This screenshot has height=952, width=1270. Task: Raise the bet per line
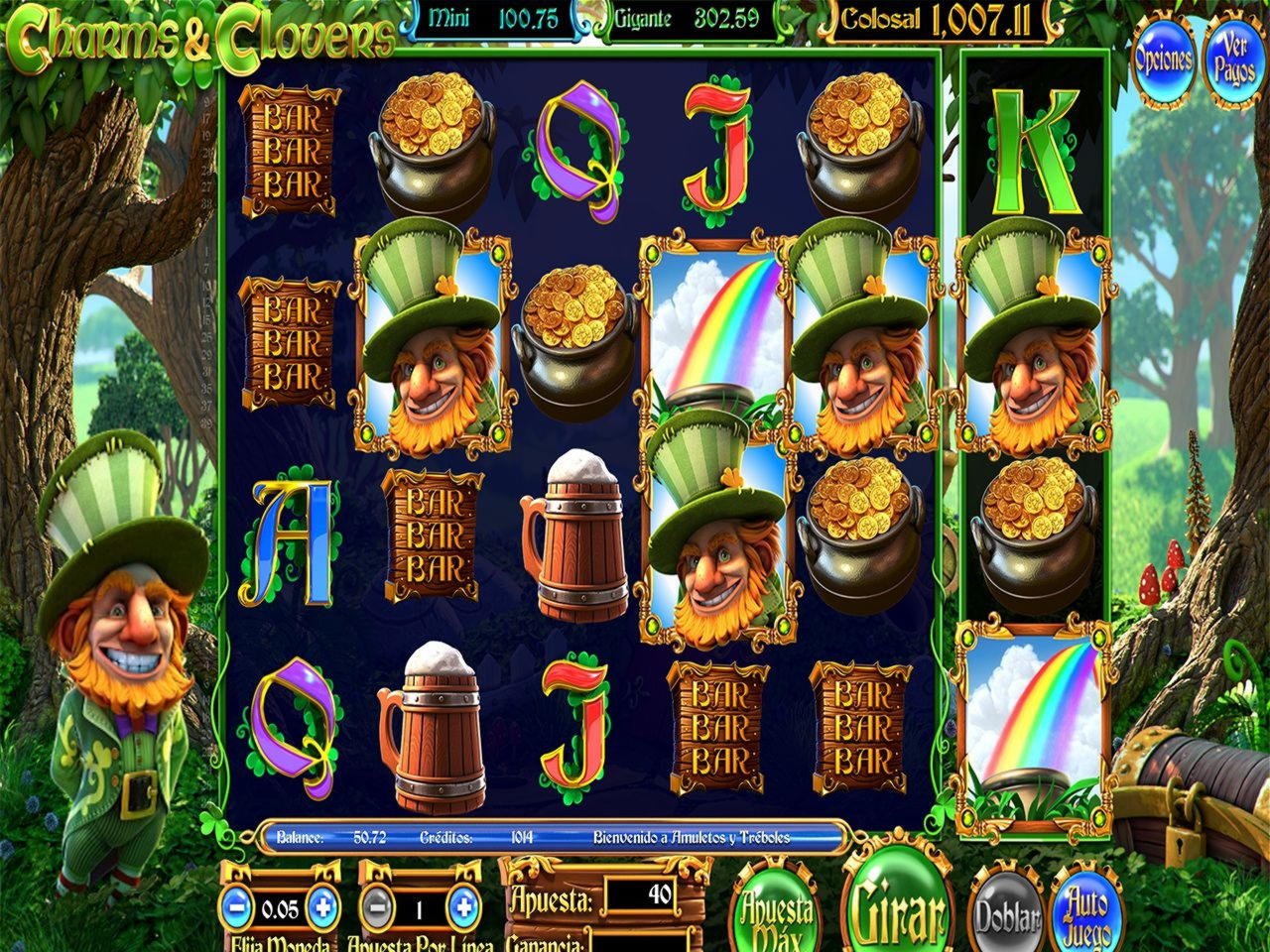pyautogui.click(x=462, y=905)
